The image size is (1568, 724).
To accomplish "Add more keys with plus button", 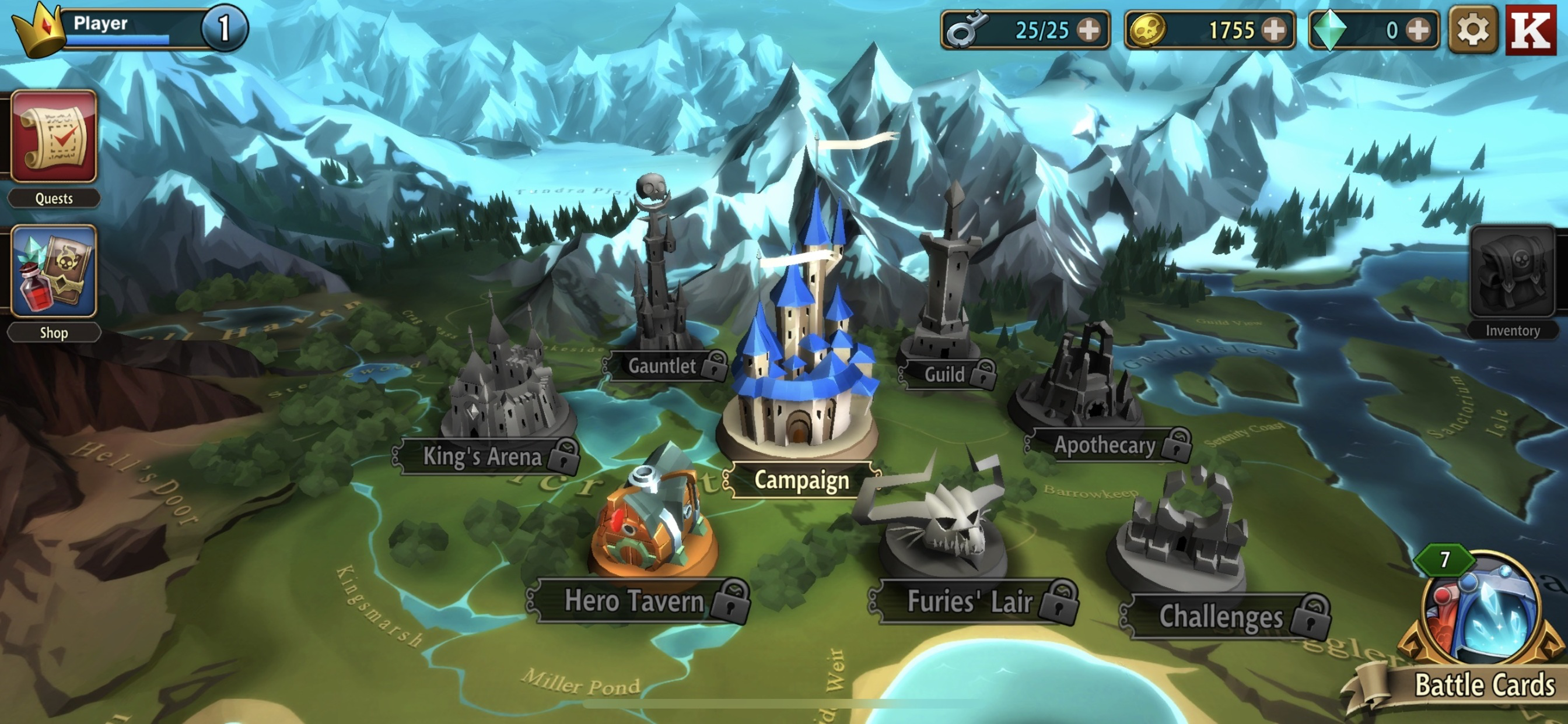I will coord(1089,29).
